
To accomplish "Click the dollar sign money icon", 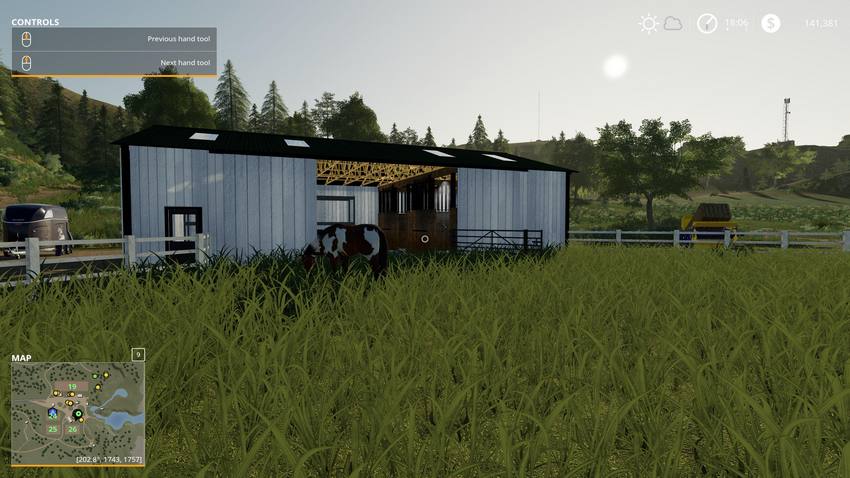I will pos(770,23).
